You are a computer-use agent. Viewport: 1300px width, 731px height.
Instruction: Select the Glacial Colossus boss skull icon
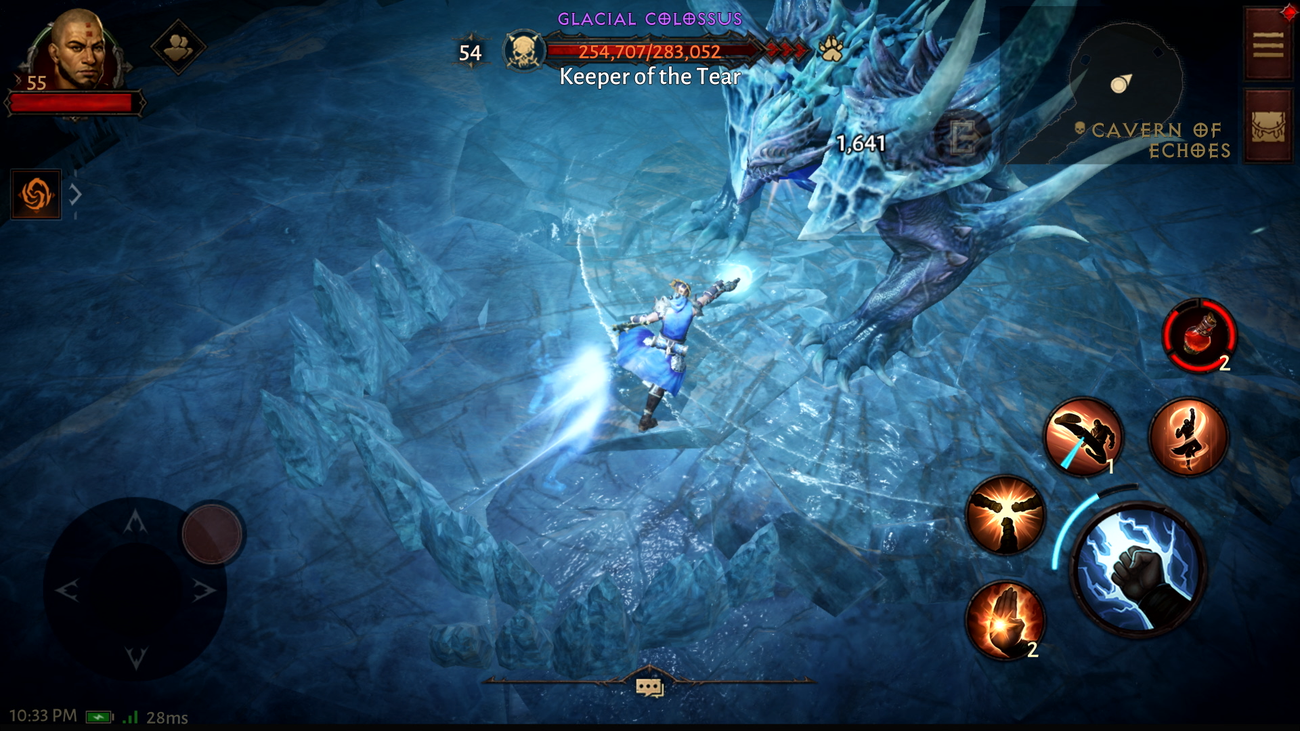click(x=524, y=51)
